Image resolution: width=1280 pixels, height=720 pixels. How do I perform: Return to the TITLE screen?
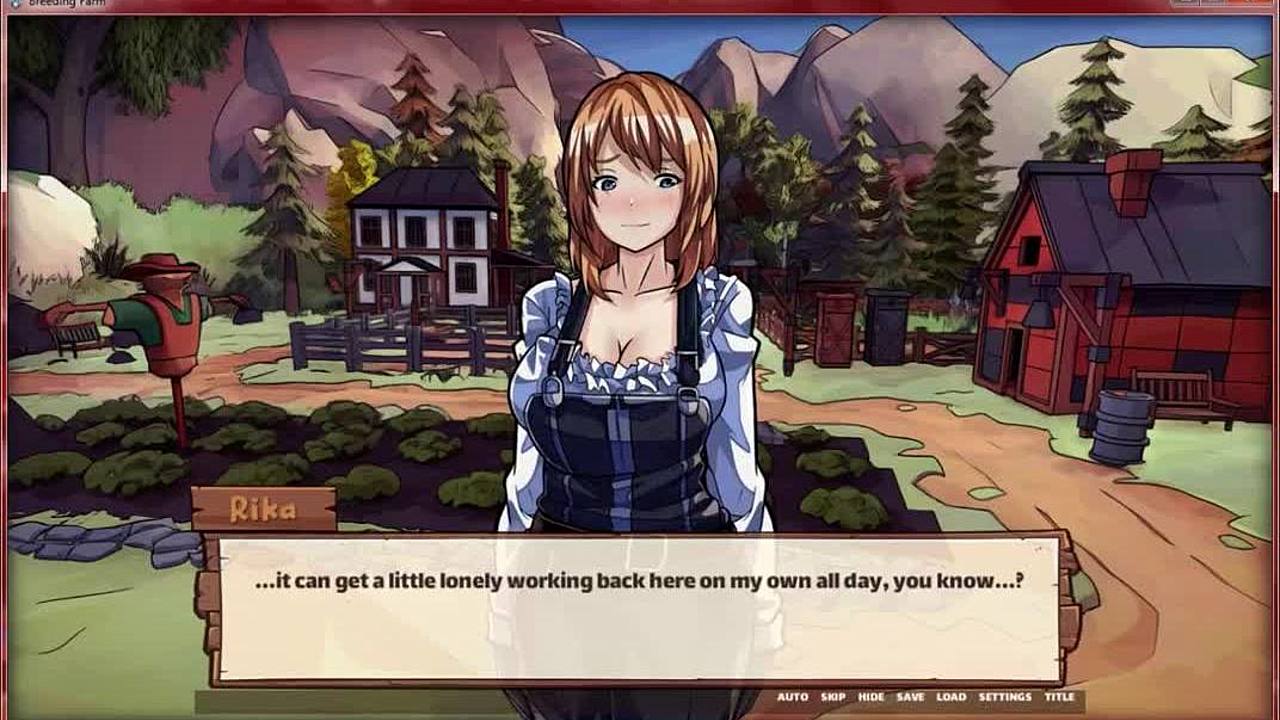tap(1059, 697)
